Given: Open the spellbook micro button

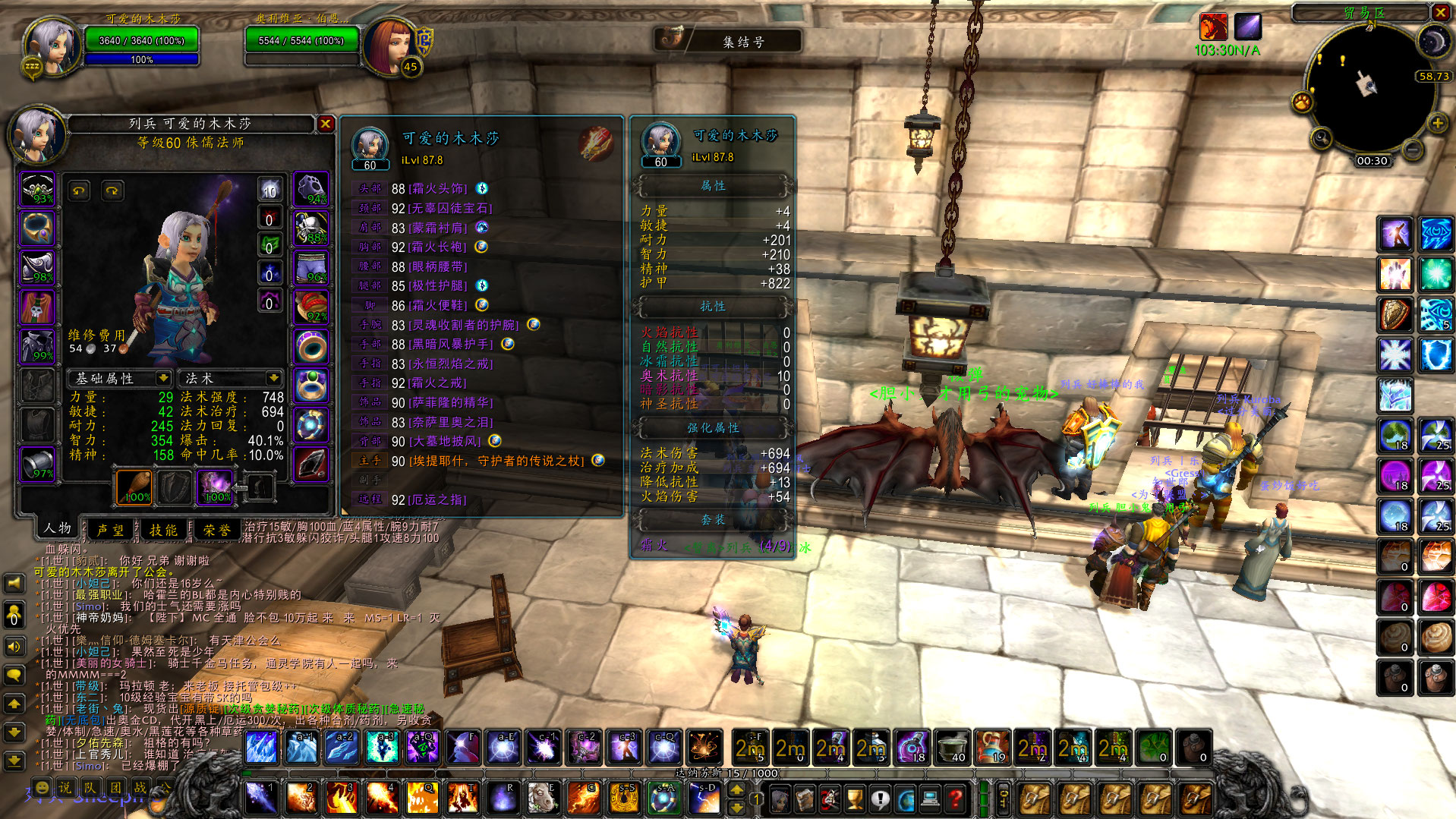Looking at the screenshot, I should point(805,799).
